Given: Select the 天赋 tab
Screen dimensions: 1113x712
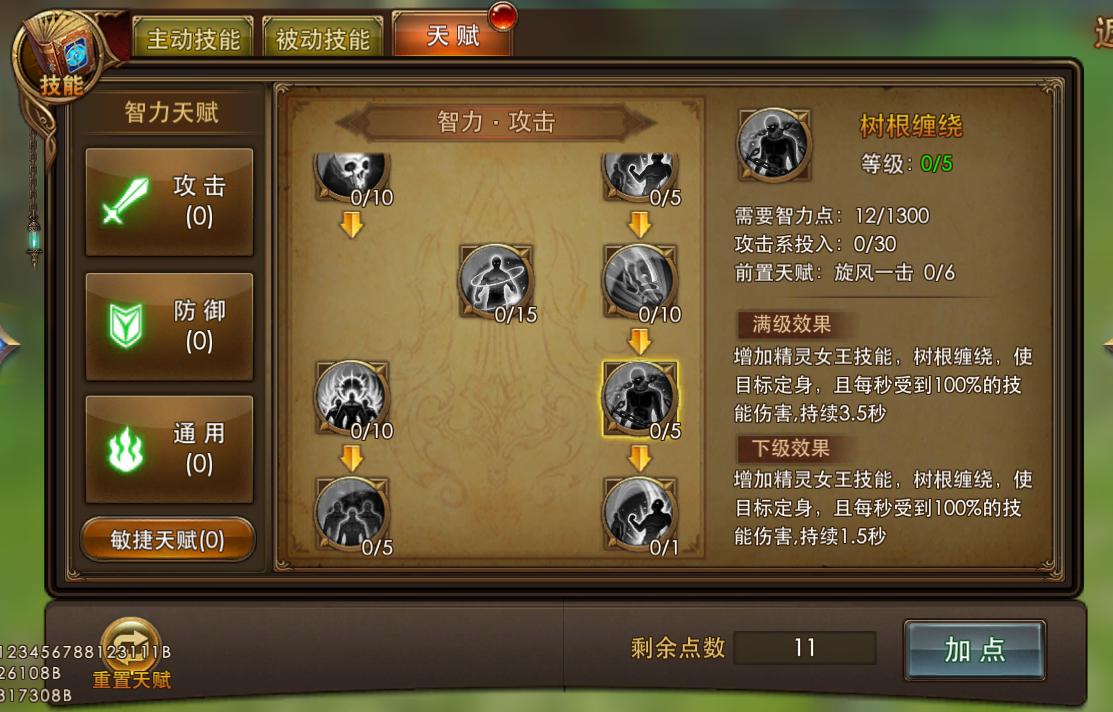Looking at the screenshot, I should point(453,36).
